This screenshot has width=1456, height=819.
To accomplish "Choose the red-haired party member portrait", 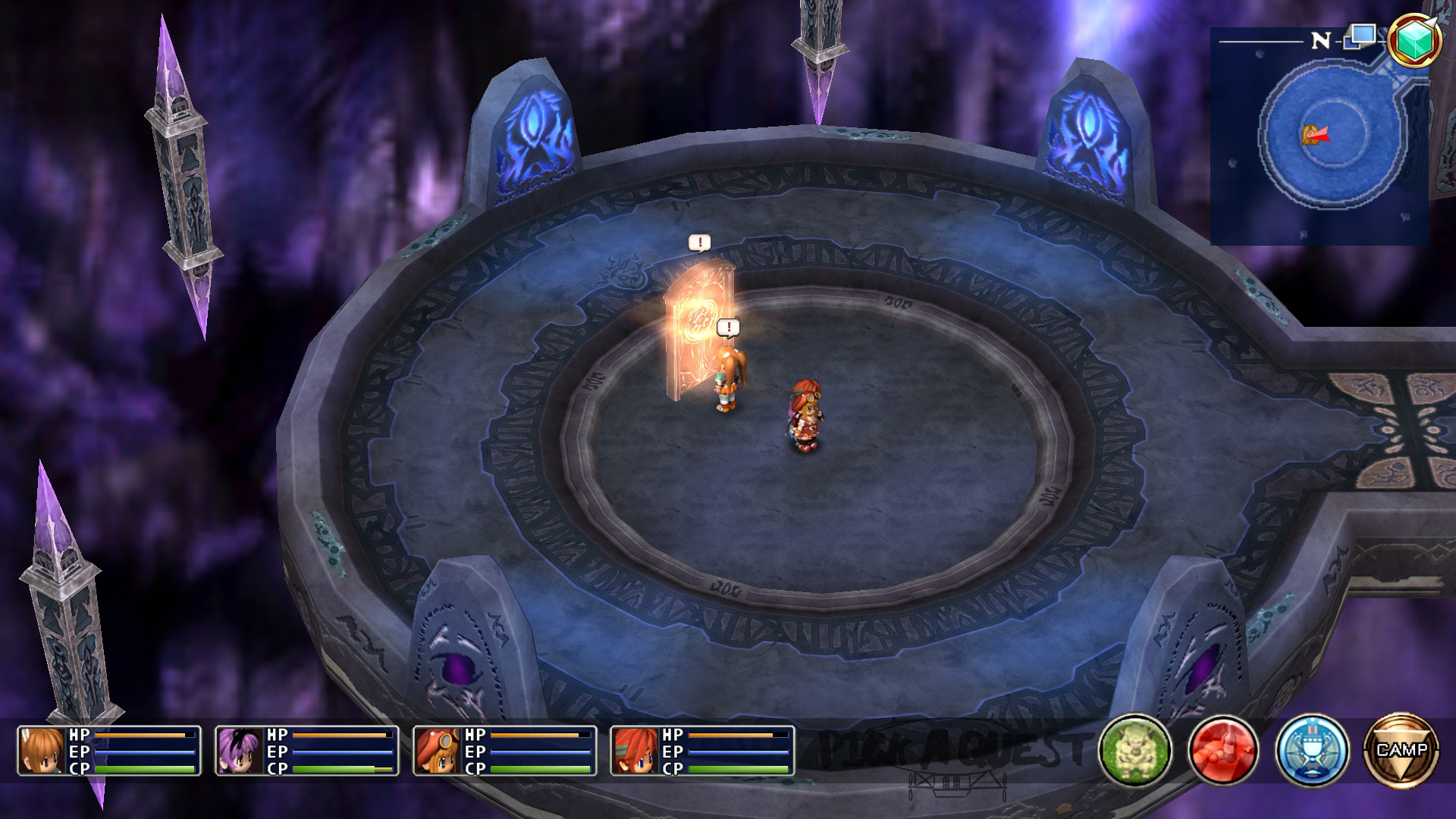I will coord(635,751).
